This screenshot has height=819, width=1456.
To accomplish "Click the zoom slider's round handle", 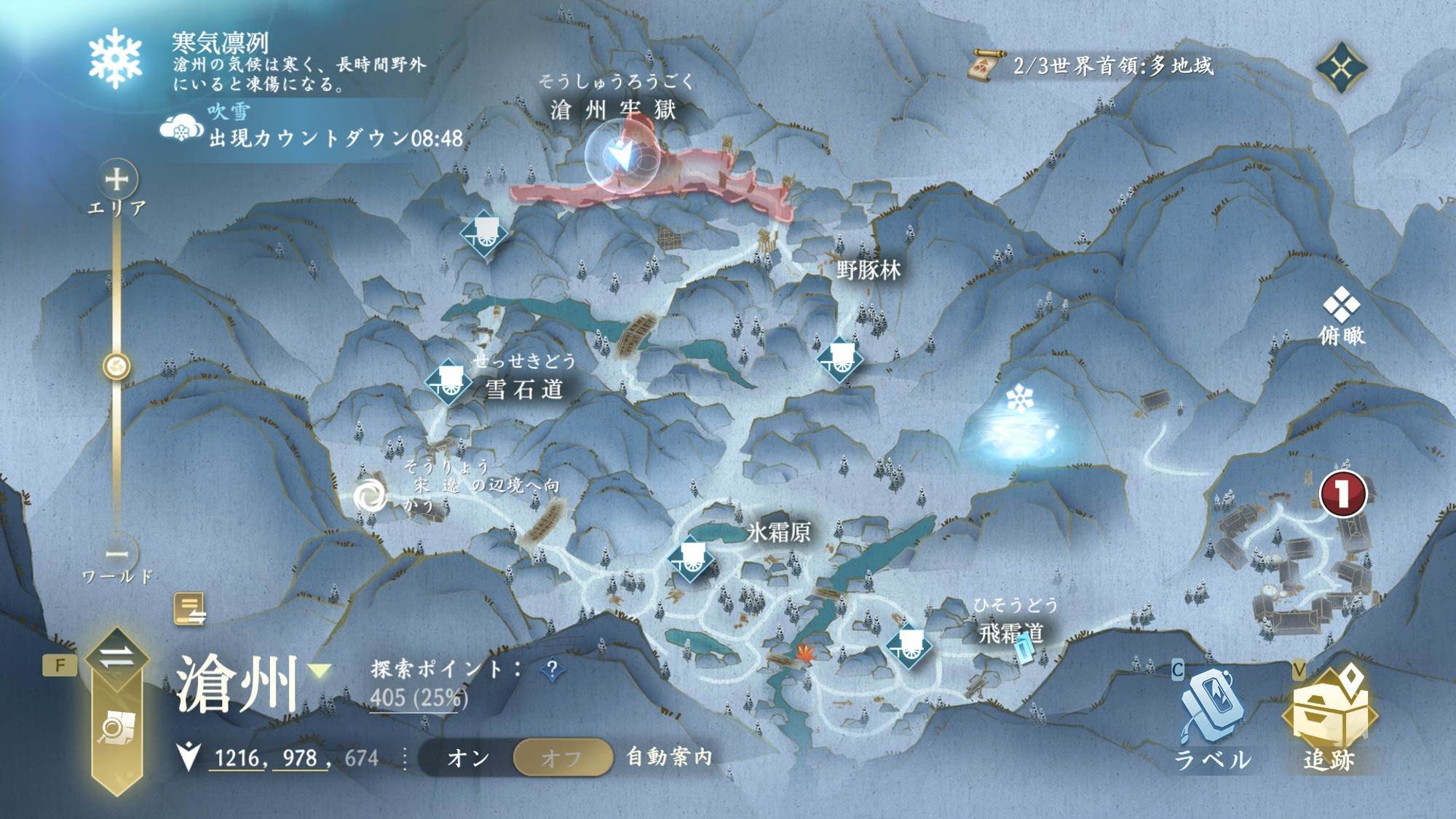I will (x=116, y=366).
